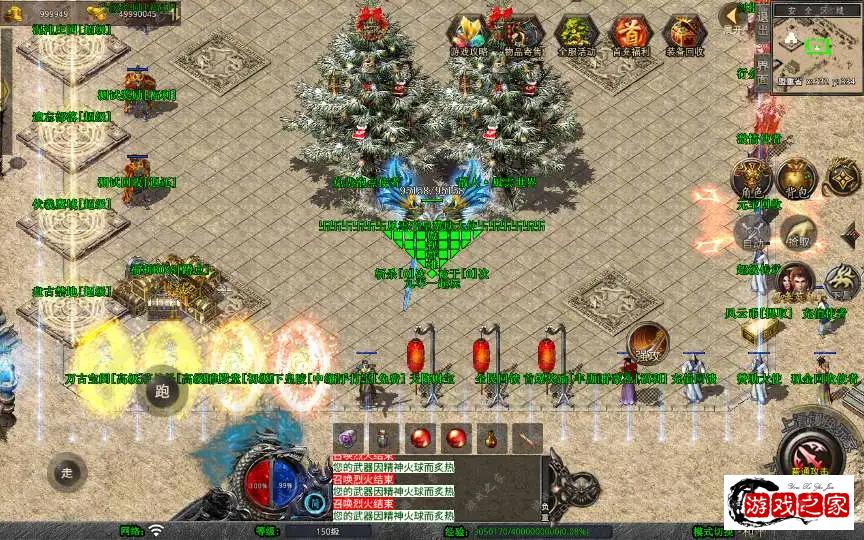The width and height of the screenshot is (864, 540).
Task: Activate the 强攻 forced attack button
Action: [x=647, y=344]
